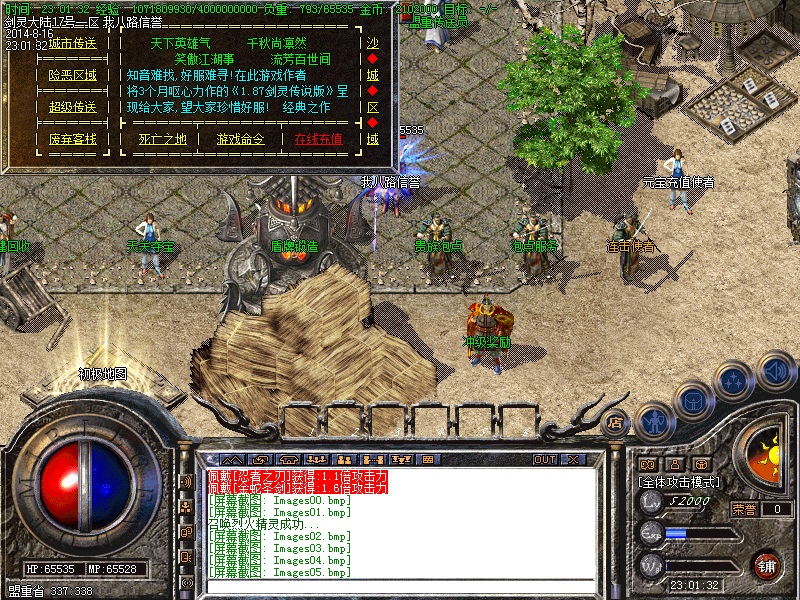800x600 pixels.
Task: Go to 废弃客栈 abandoned inn
Action: pos(73,139)
